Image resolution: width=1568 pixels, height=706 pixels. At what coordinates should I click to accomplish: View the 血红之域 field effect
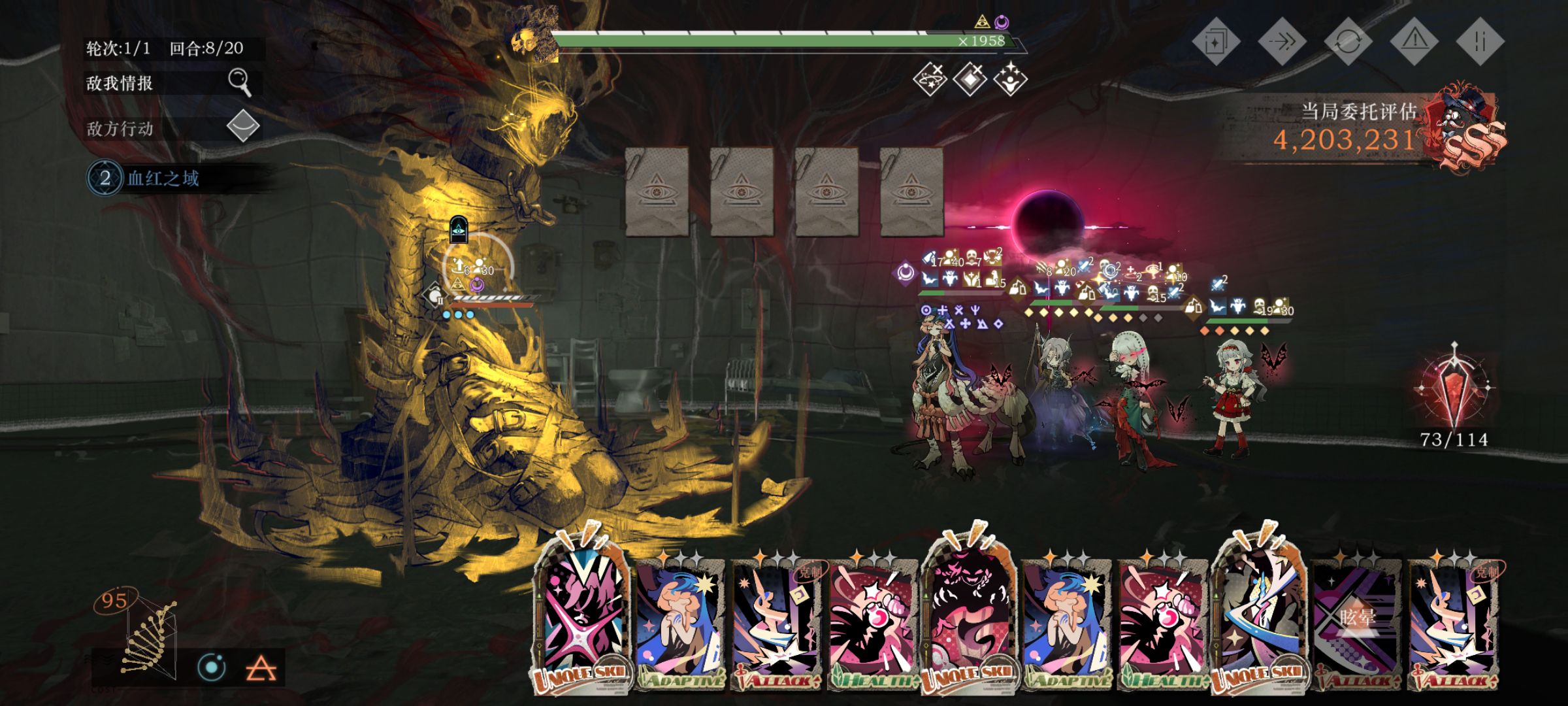coord(163,178)
